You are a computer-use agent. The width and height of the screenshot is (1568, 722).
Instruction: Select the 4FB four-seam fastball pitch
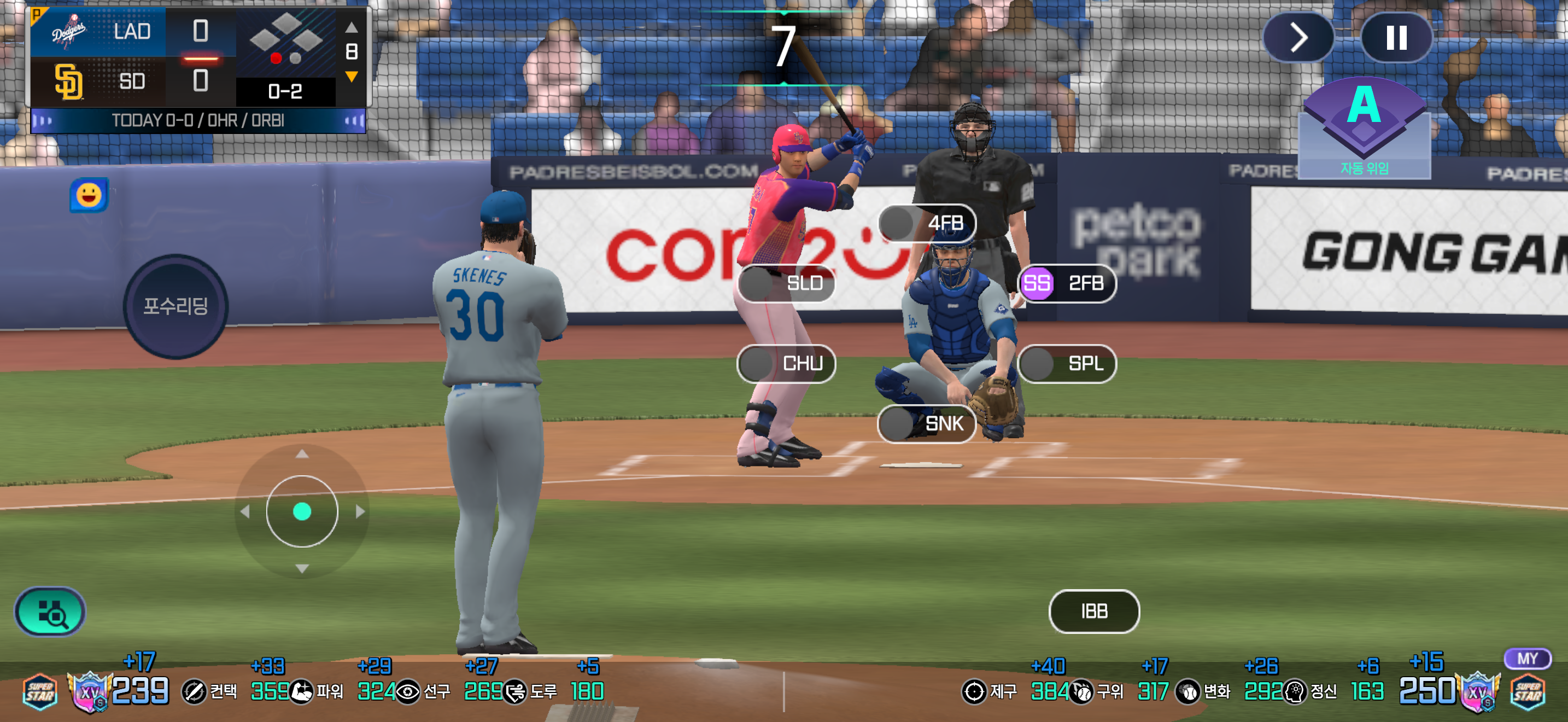click(x=927, y=223)
